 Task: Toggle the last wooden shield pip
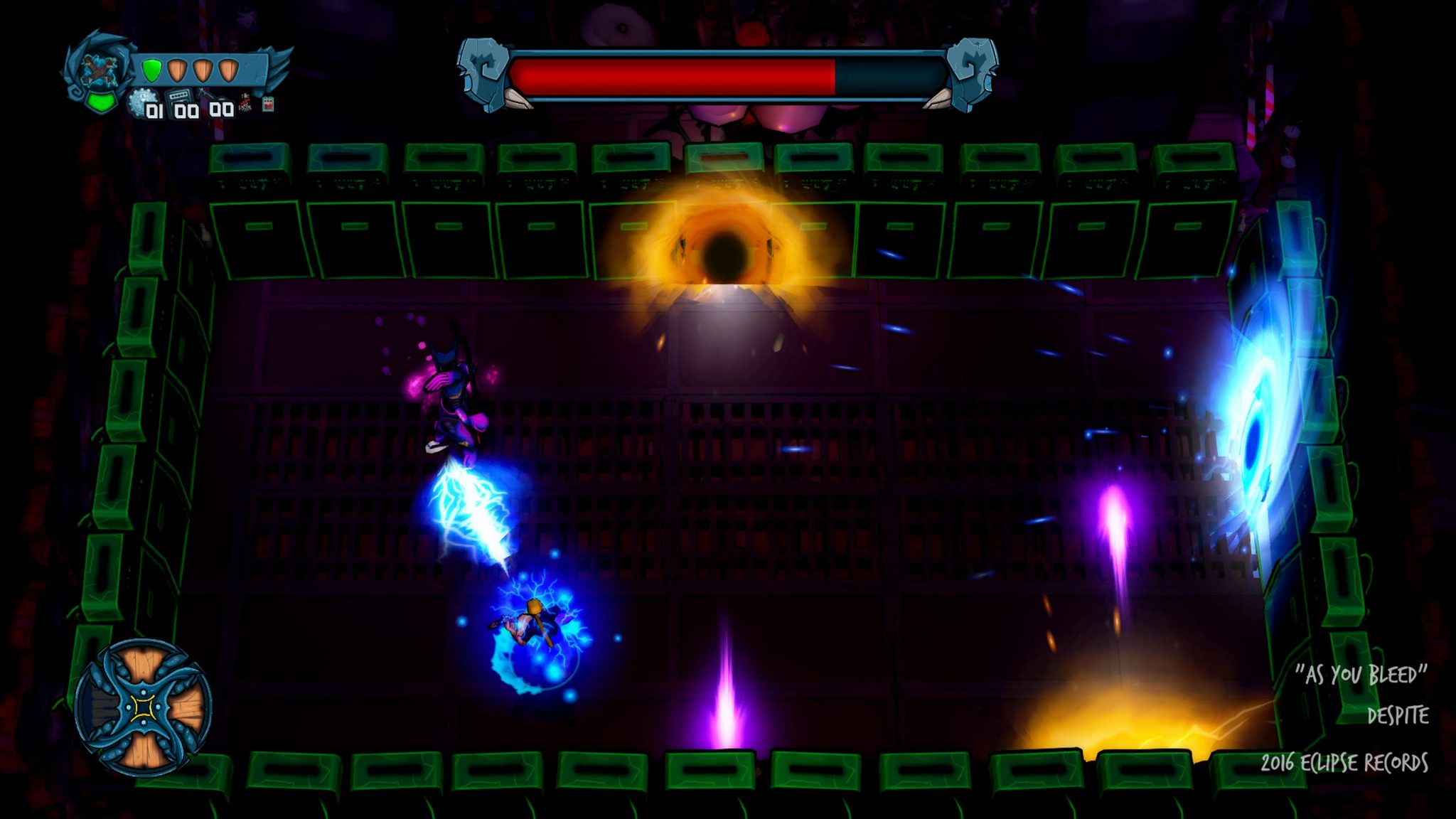227,70
